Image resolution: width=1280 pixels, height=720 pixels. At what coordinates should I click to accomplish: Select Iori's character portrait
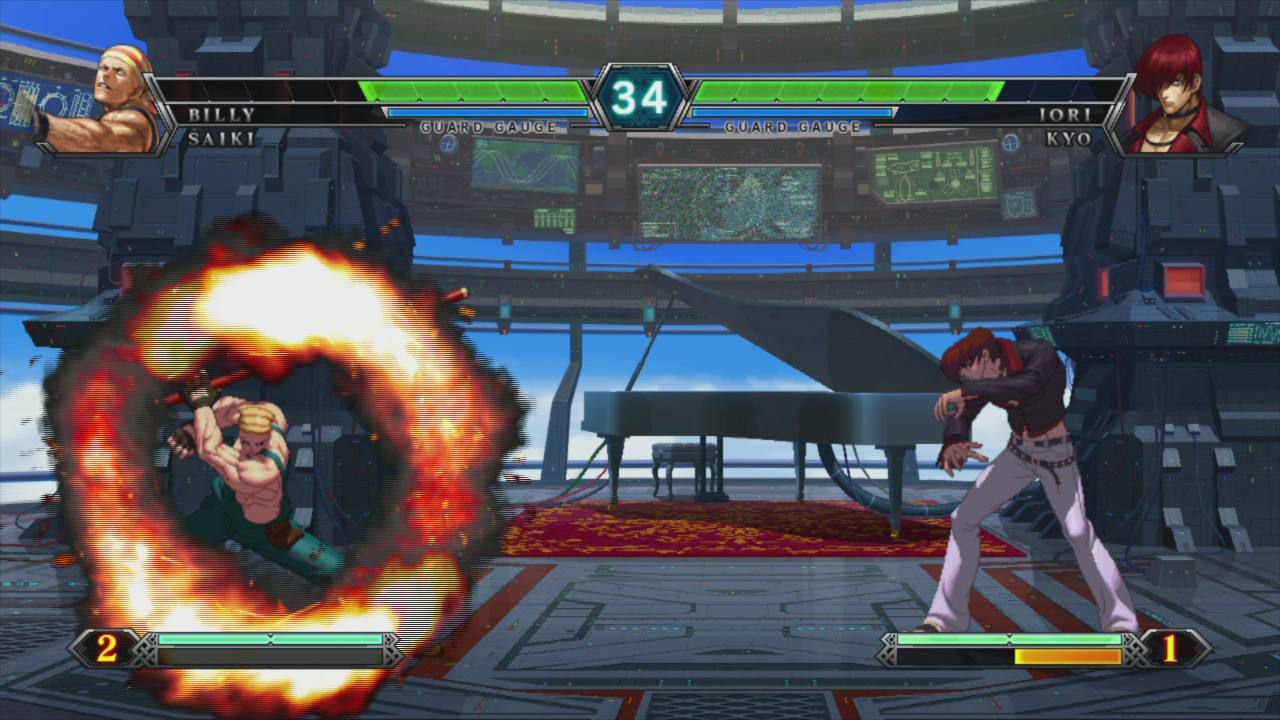(1178, 102)
